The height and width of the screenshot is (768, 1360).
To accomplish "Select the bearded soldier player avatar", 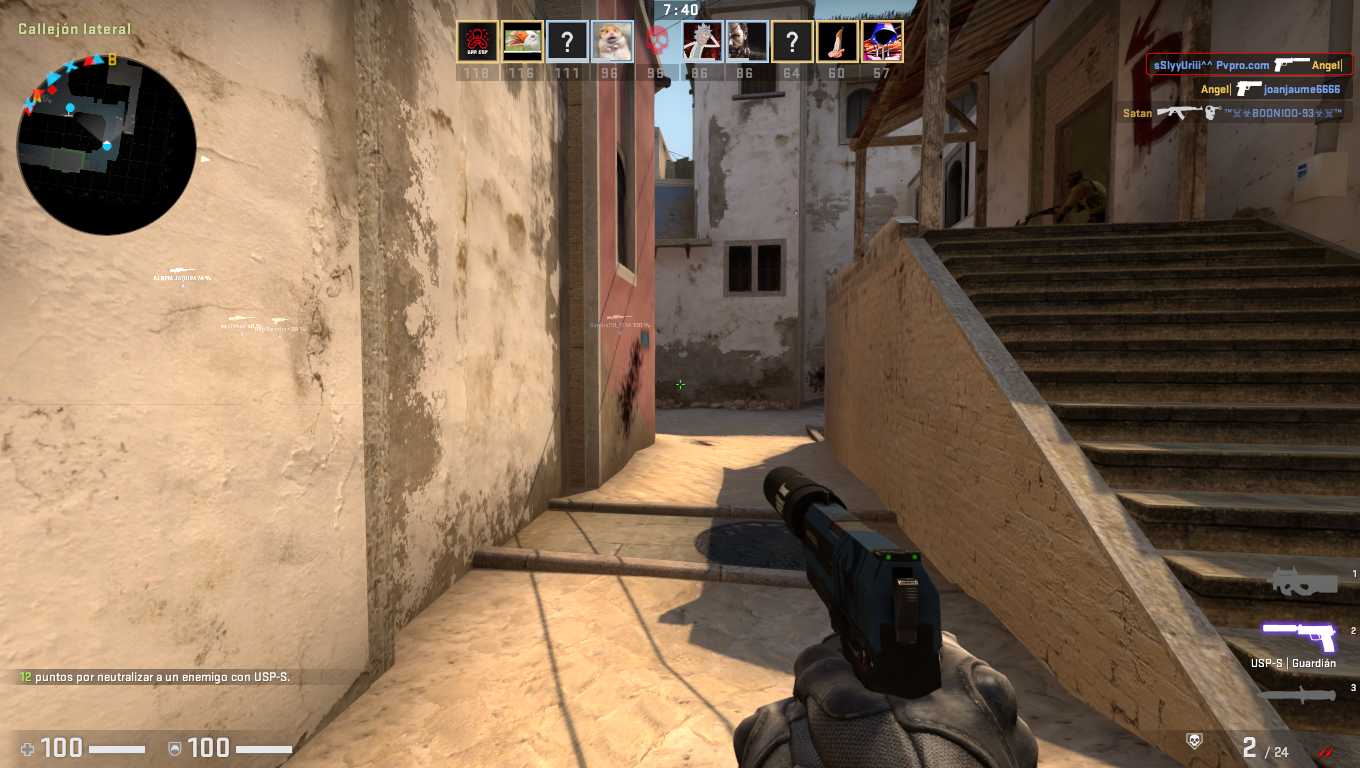I will pyautogui.click(x=747, y=42).
